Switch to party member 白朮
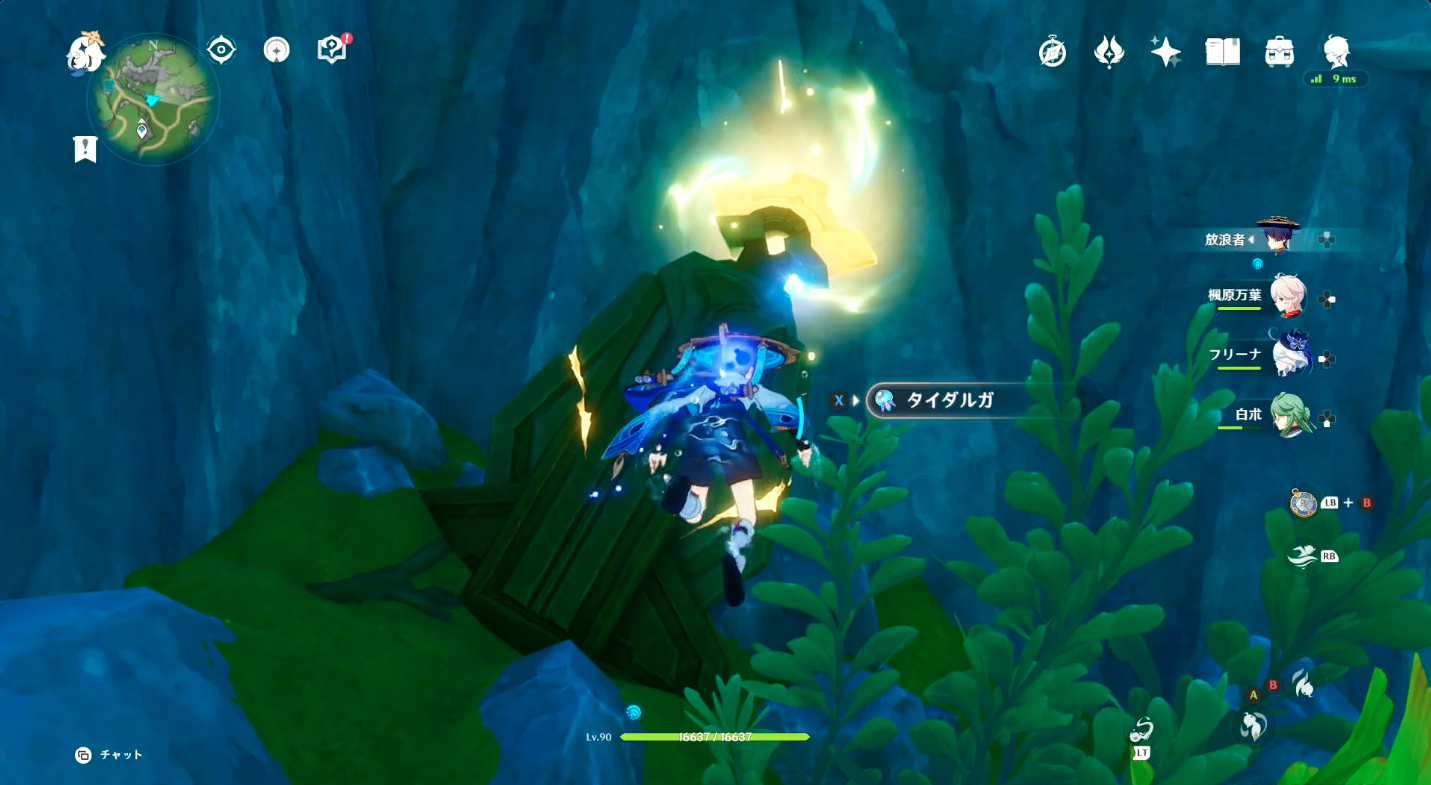Screen dimensions: 1431x785 1288,416
